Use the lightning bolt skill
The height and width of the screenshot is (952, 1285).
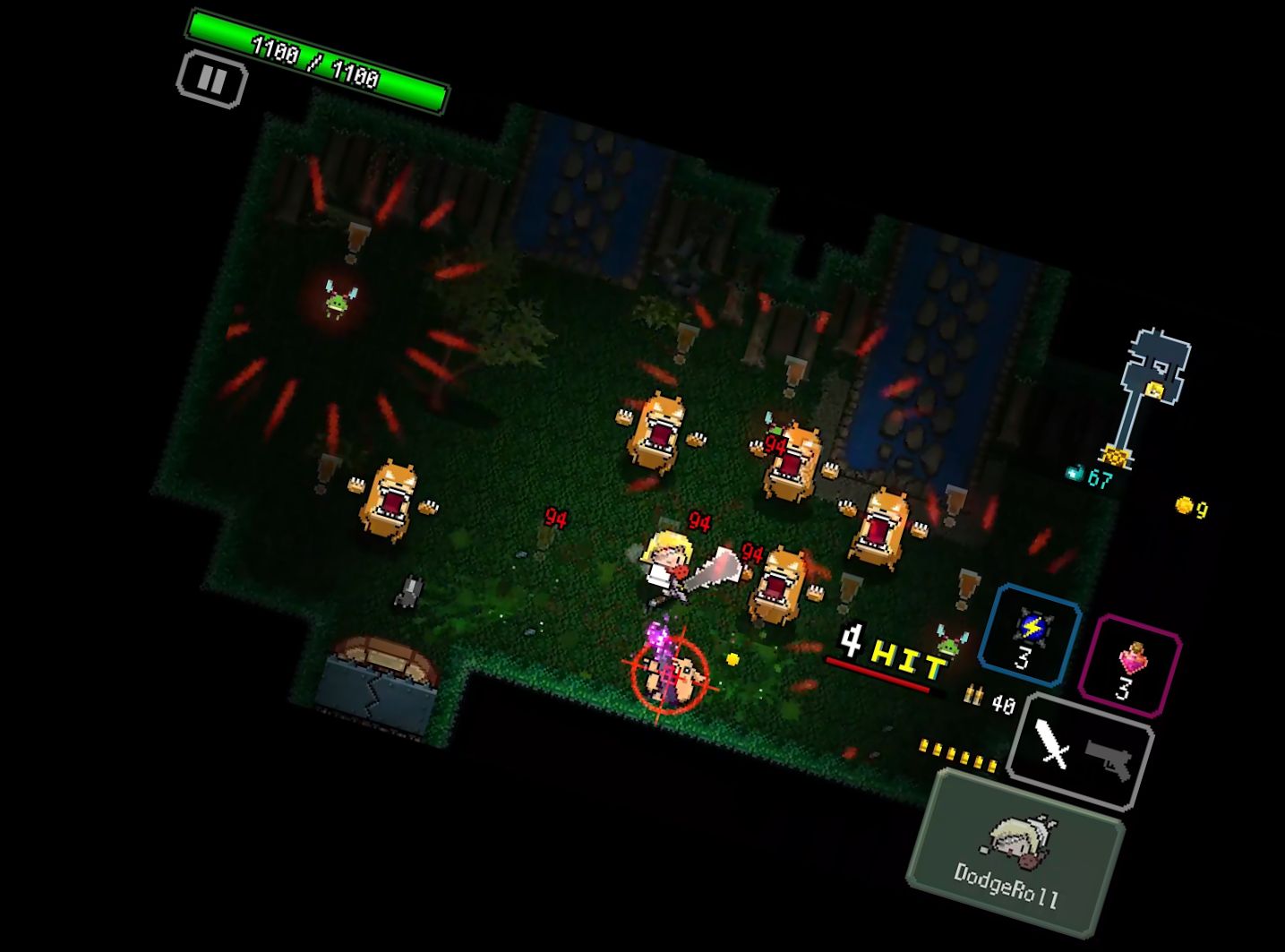(1030, 636)
